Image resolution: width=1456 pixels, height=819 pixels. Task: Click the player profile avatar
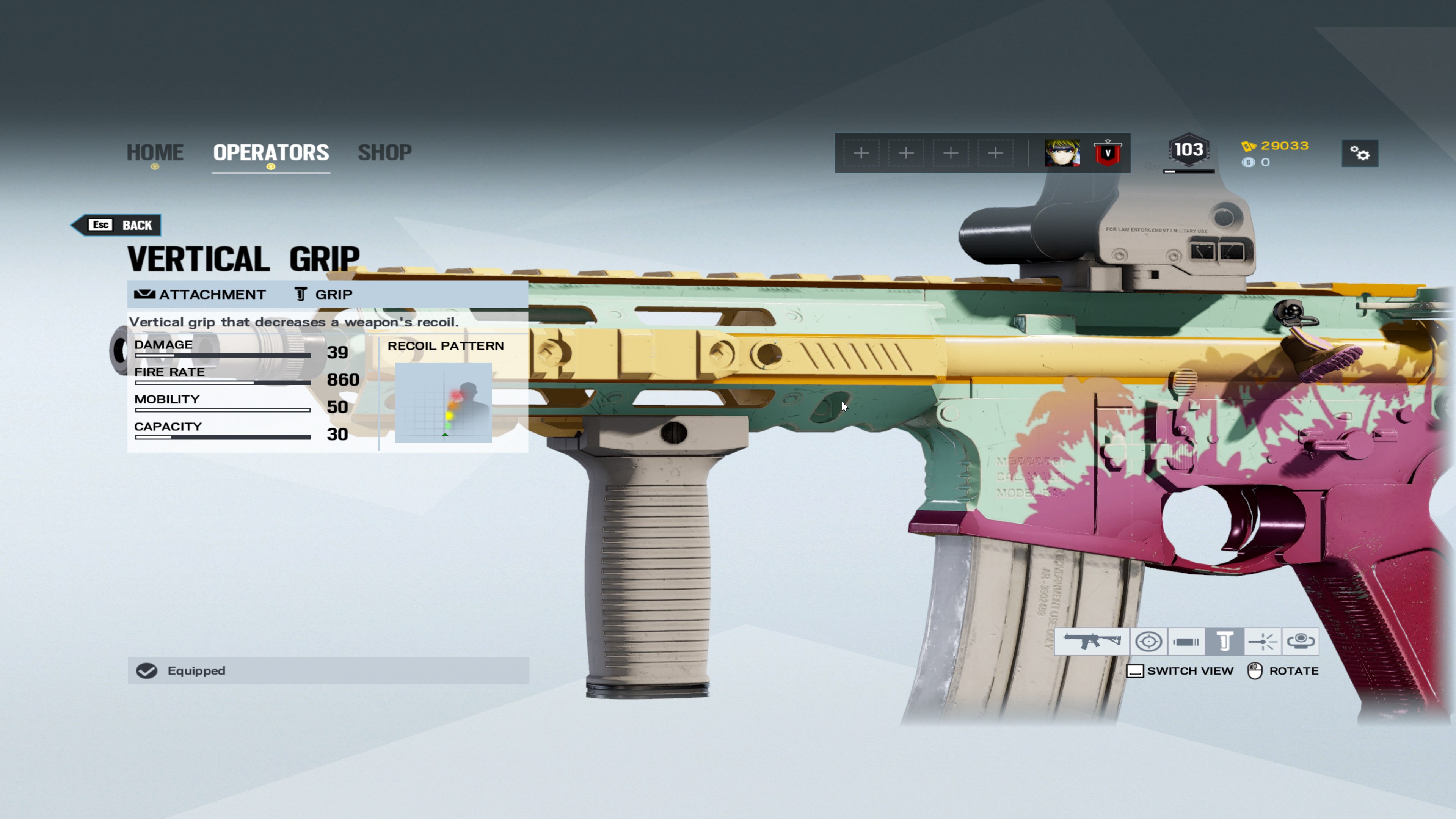point(1062,153)
